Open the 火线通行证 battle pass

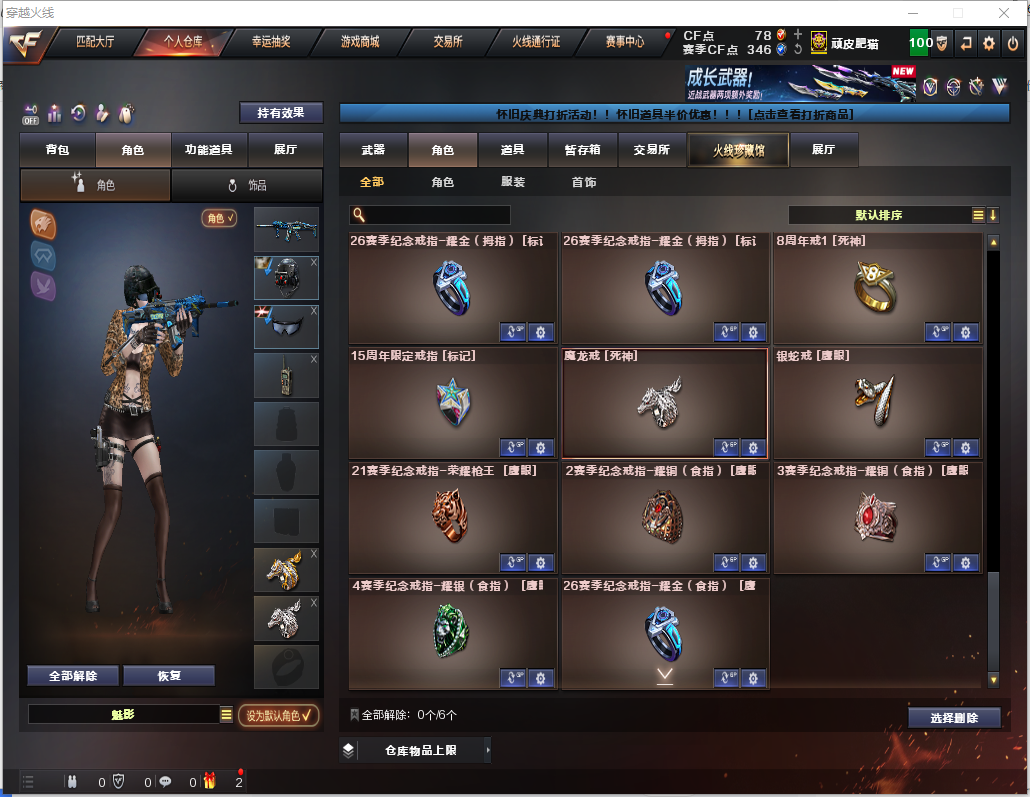[536, 42]
